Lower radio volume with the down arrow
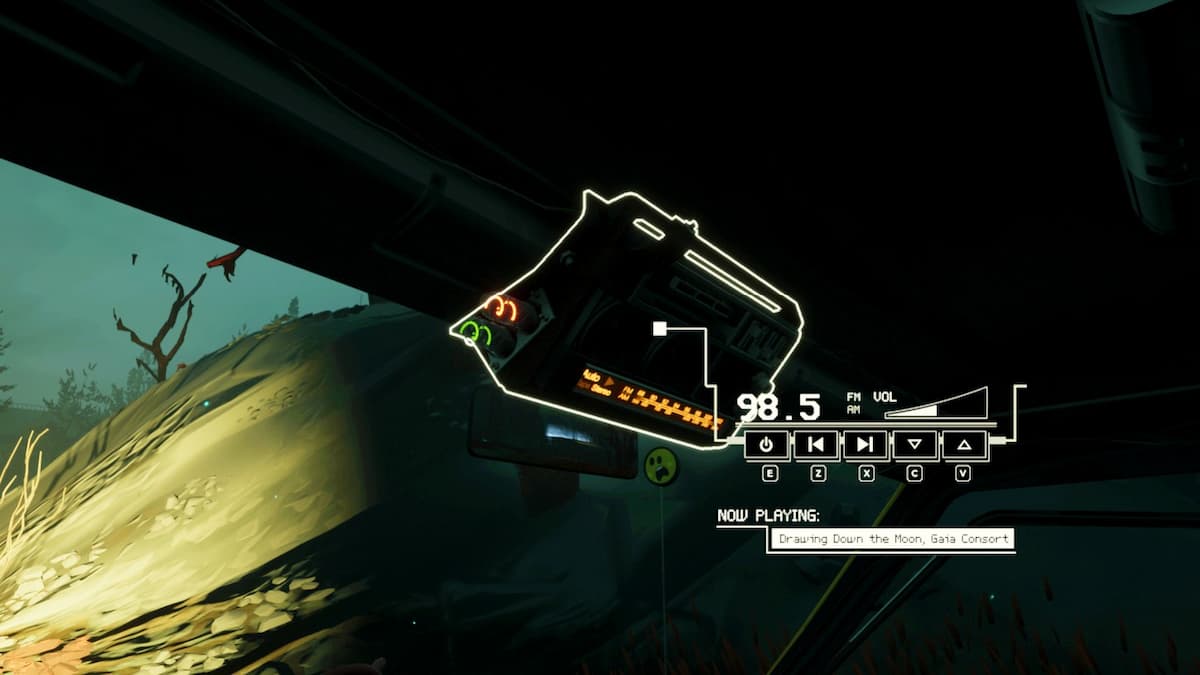The height and width of the screenshot is (675, 1200). tap(914, 444)
